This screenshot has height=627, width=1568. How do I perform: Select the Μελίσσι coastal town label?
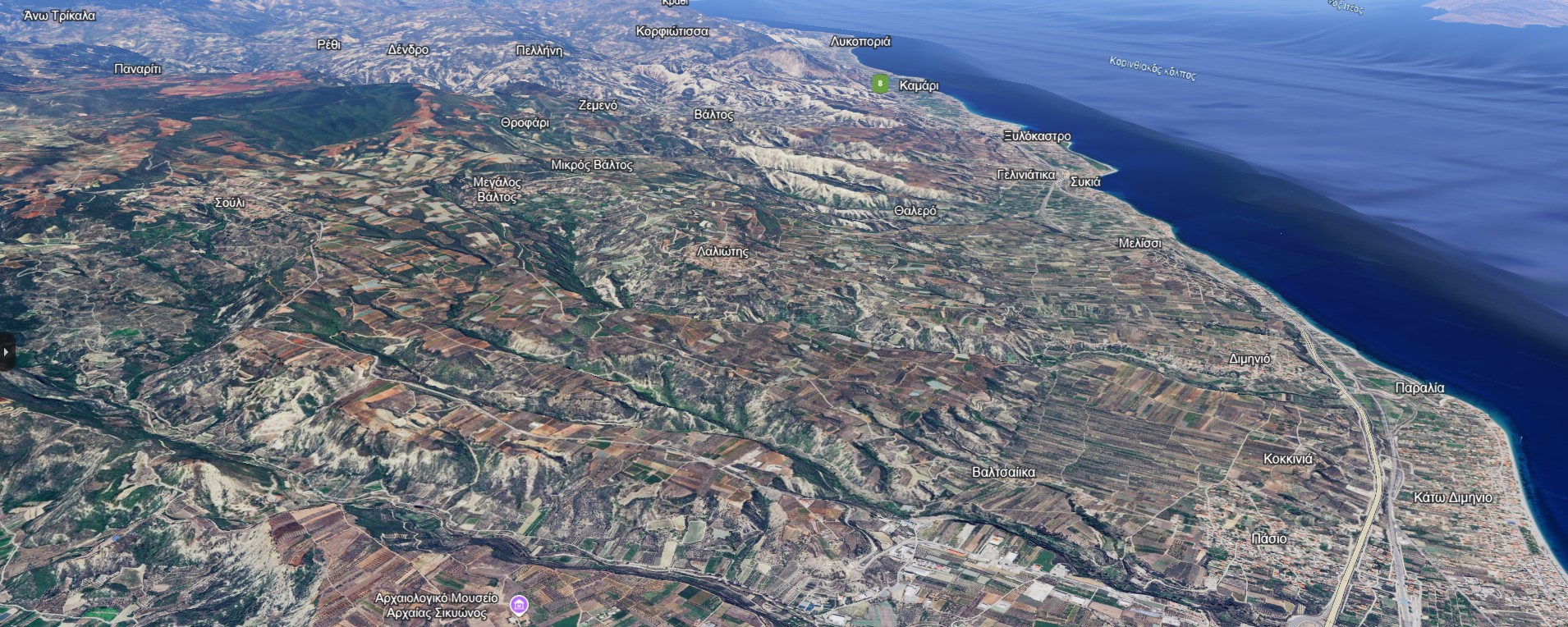(1139, 244)
